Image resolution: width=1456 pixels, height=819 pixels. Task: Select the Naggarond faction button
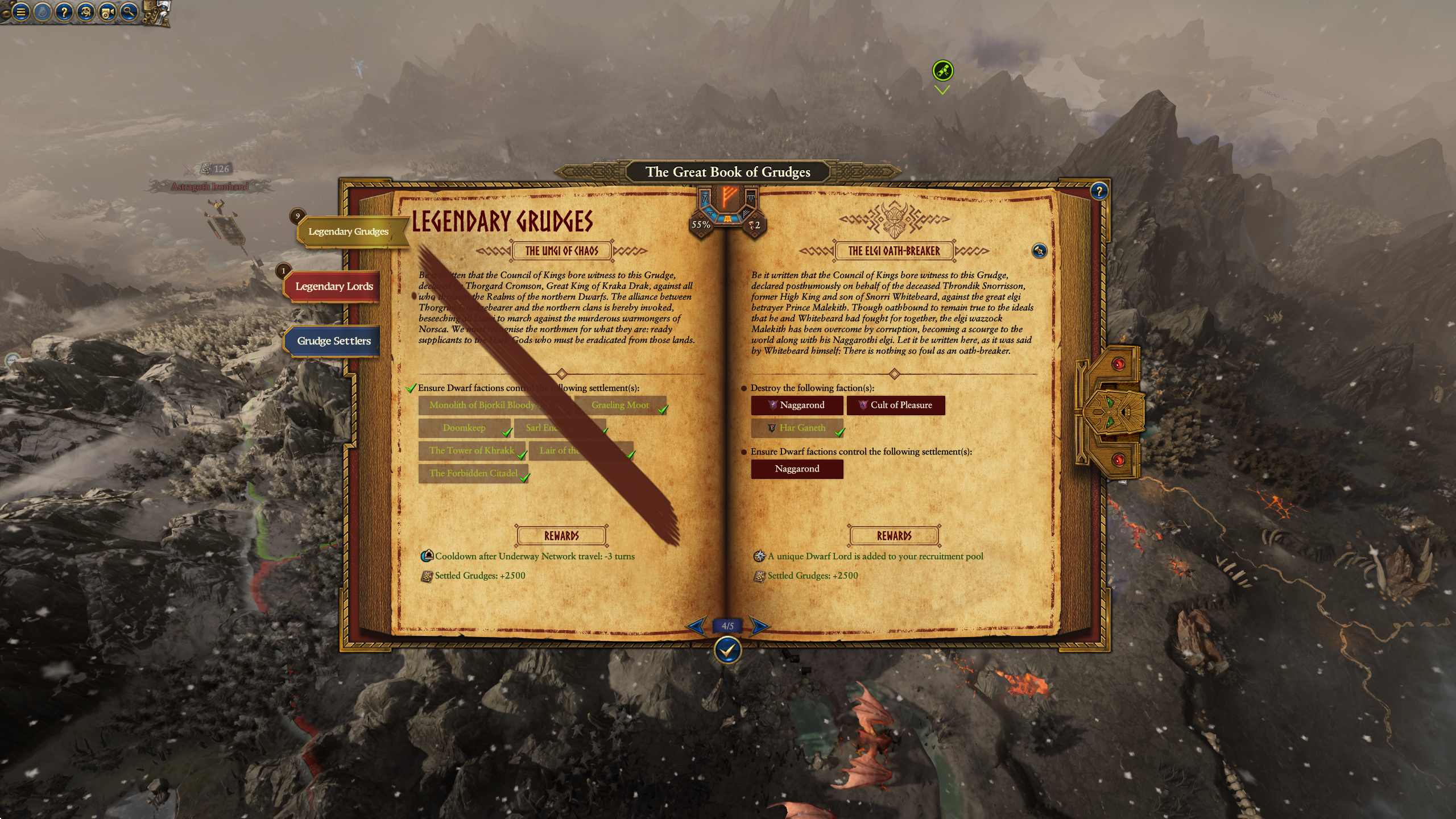tap(797, 405)
